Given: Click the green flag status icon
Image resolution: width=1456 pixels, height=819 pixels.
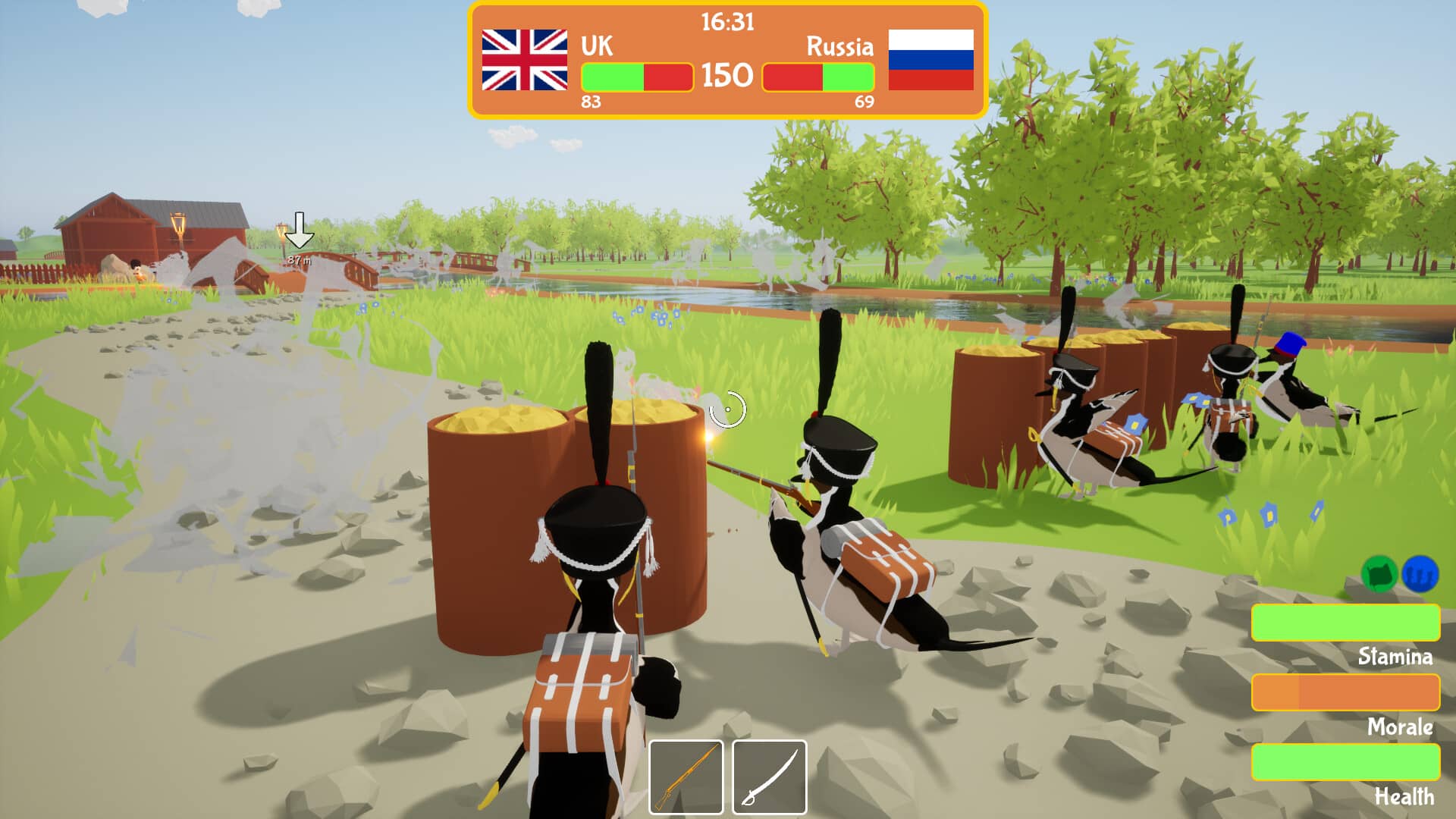Looking at the screenshot, I should tap(1379, 574).
